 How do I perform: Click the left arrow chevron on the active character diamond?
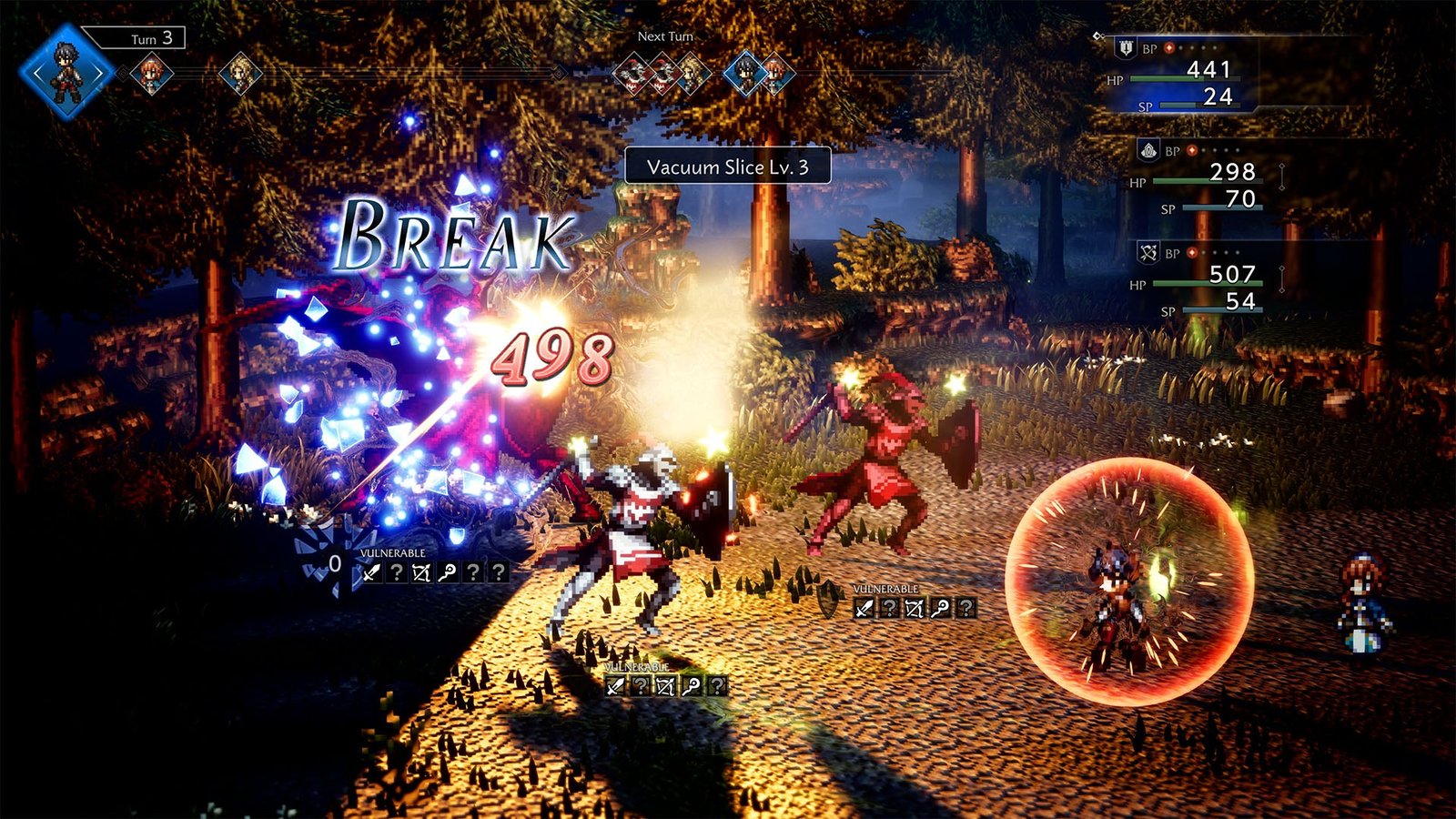(35, 73)
